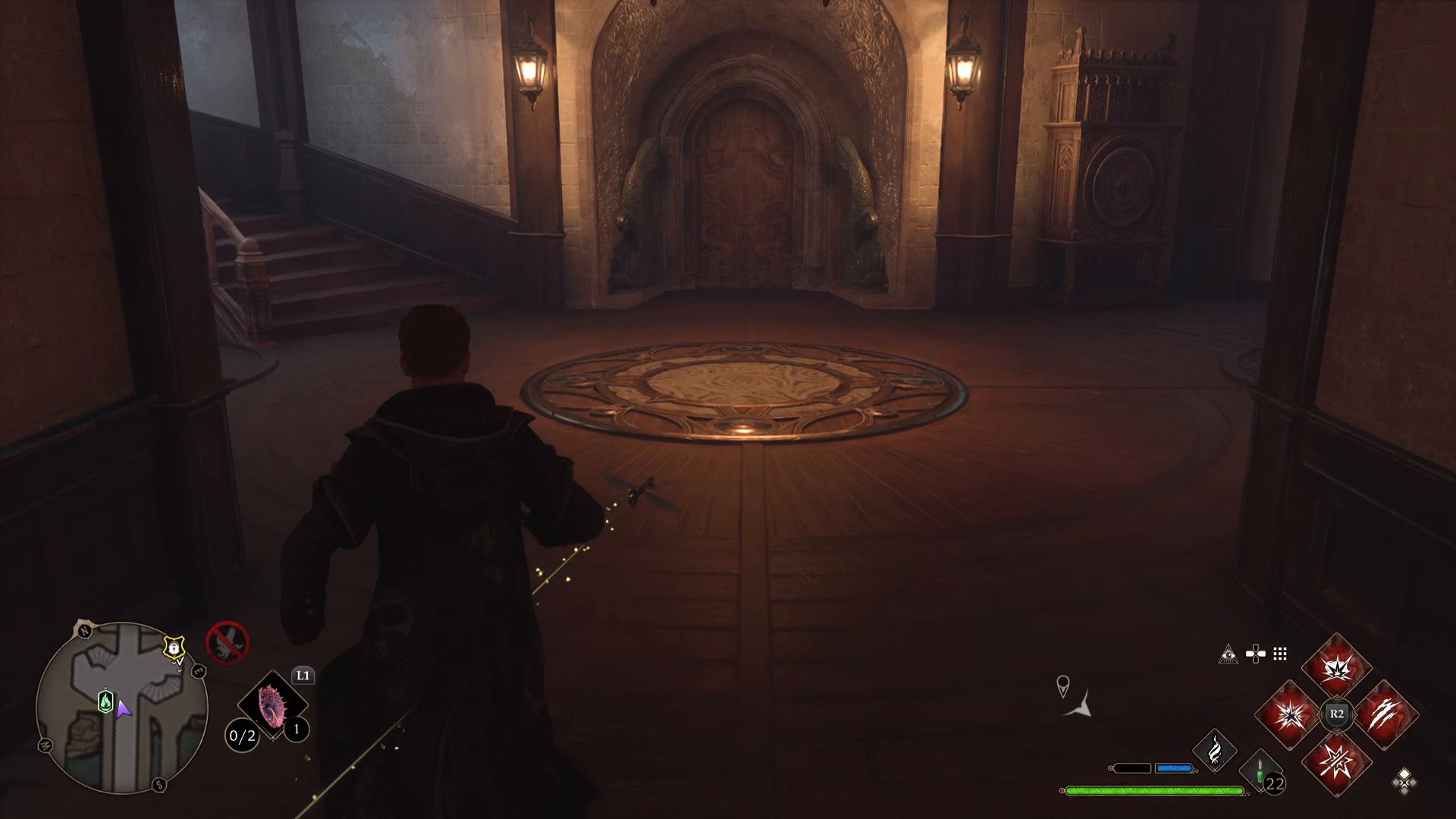Viewport: 1456px width, 819px height.
Task: Trigger the Revelio eye-in-triangle icon
Action: (1228, 654)
